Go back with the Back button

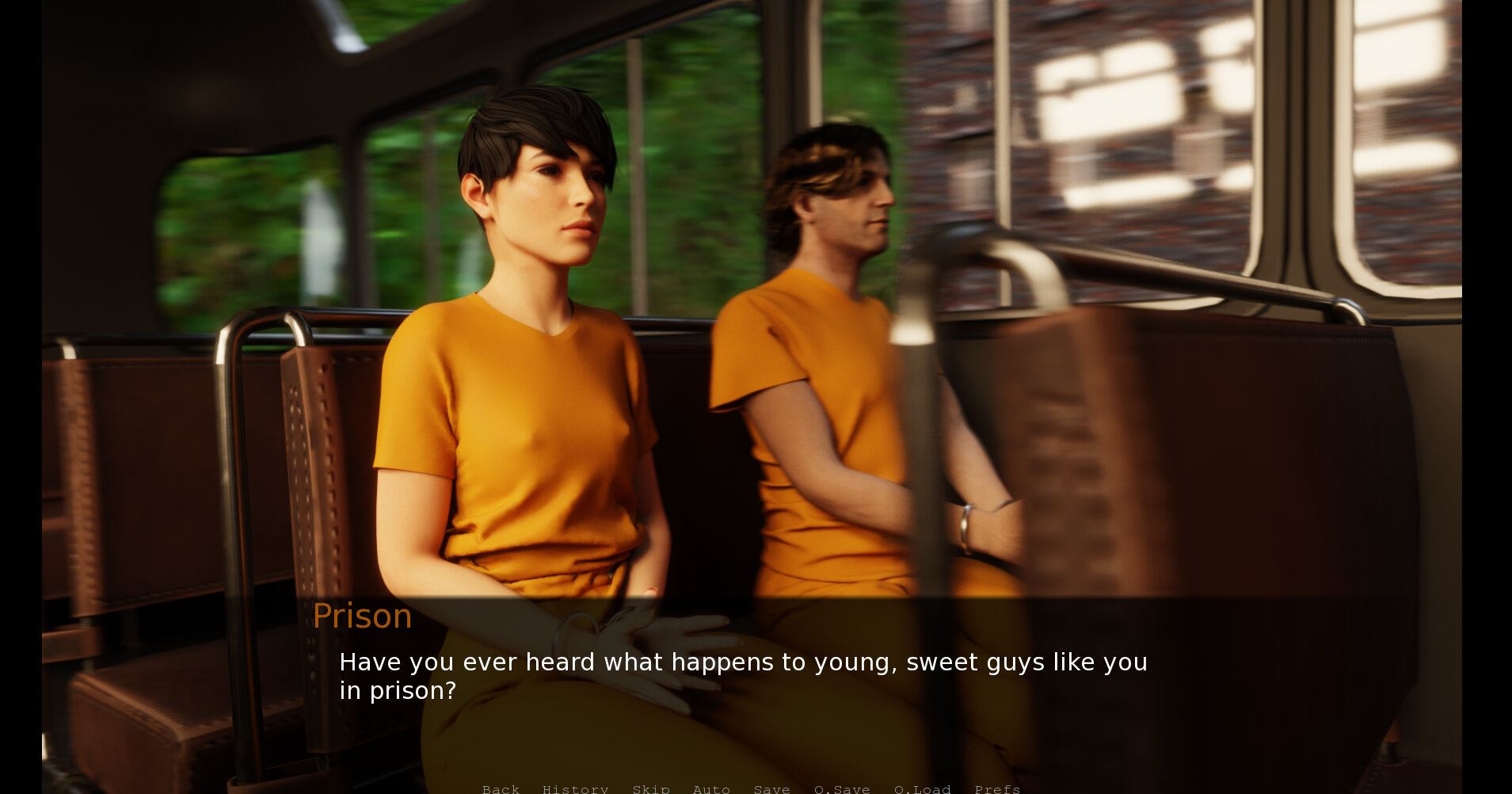click(x=501, y=788)
